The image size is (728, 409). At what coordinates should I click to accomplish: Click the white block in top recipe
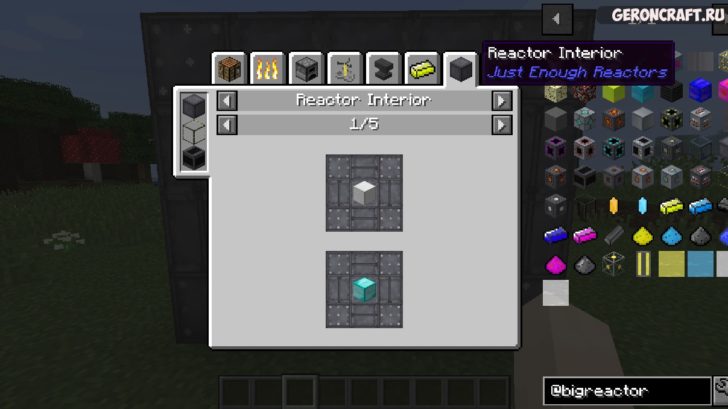pyautogui.click(x=364, y=192)
